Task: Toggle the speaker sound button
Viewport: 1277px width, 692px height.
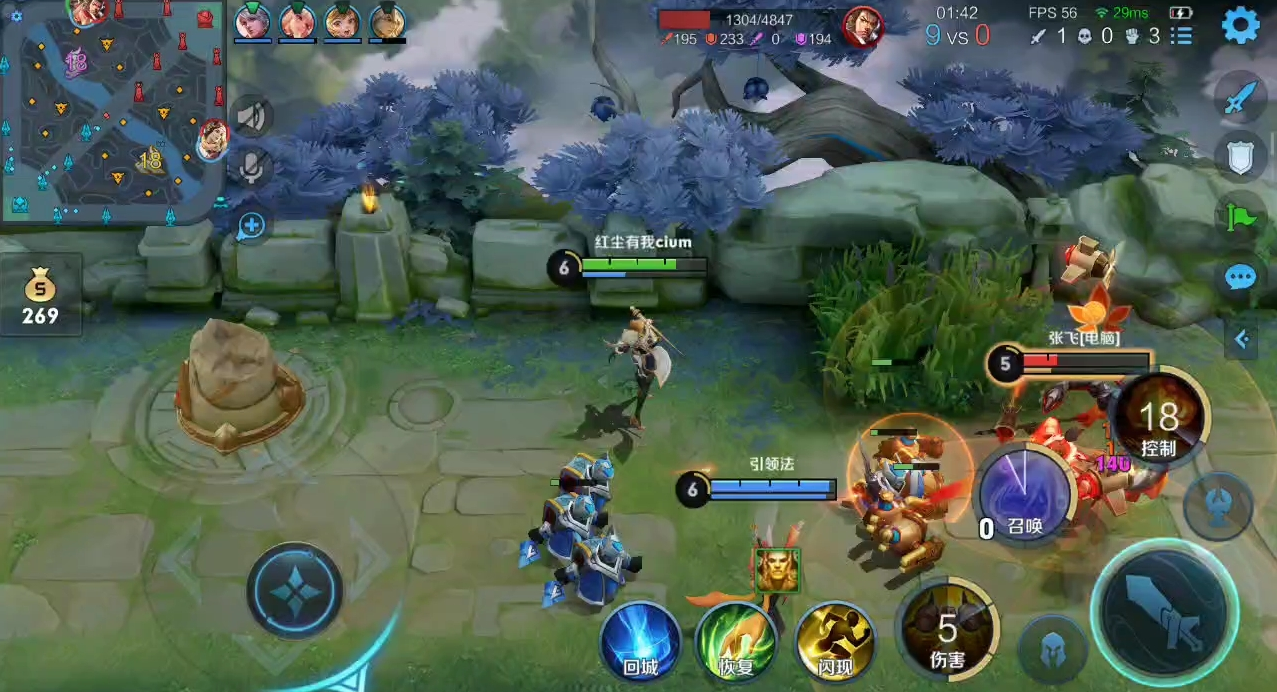Action: pyautogui.click(x=251, y=117)
